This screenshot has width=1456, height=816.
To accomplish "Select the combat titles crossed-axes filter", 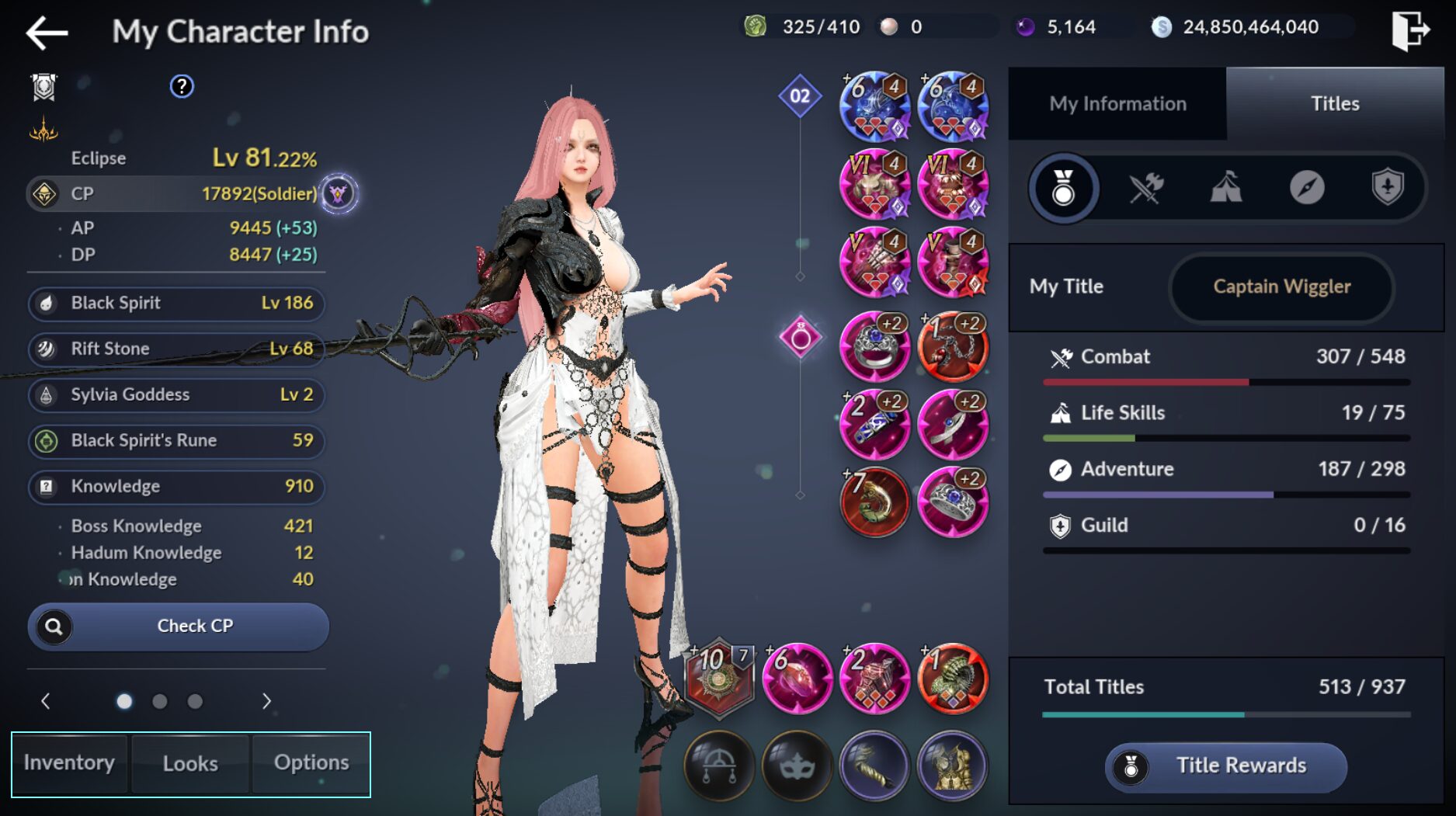I will (1145, 188).
